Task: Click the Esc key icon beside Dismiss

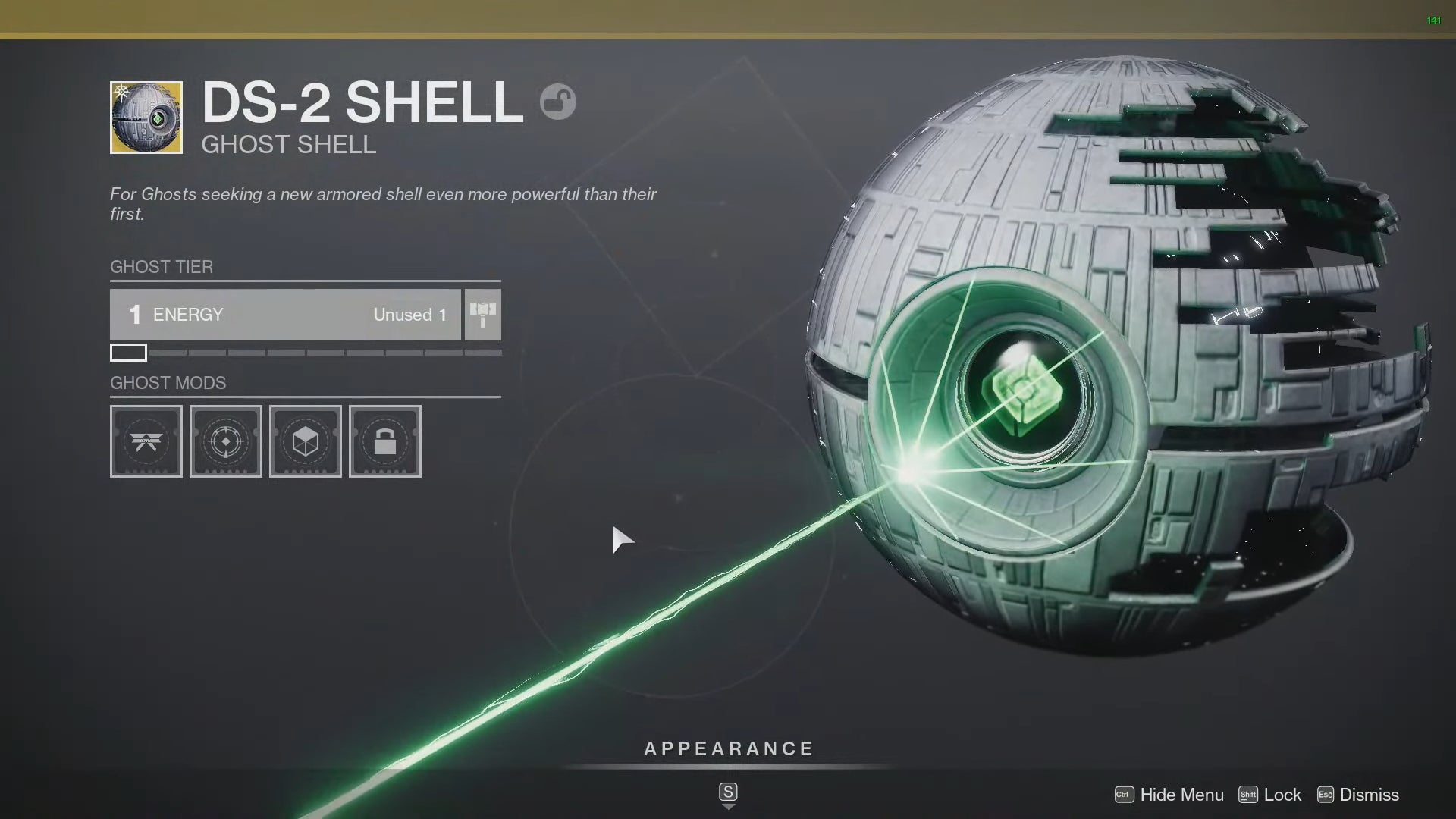Action: click(x=1326, y=795)
